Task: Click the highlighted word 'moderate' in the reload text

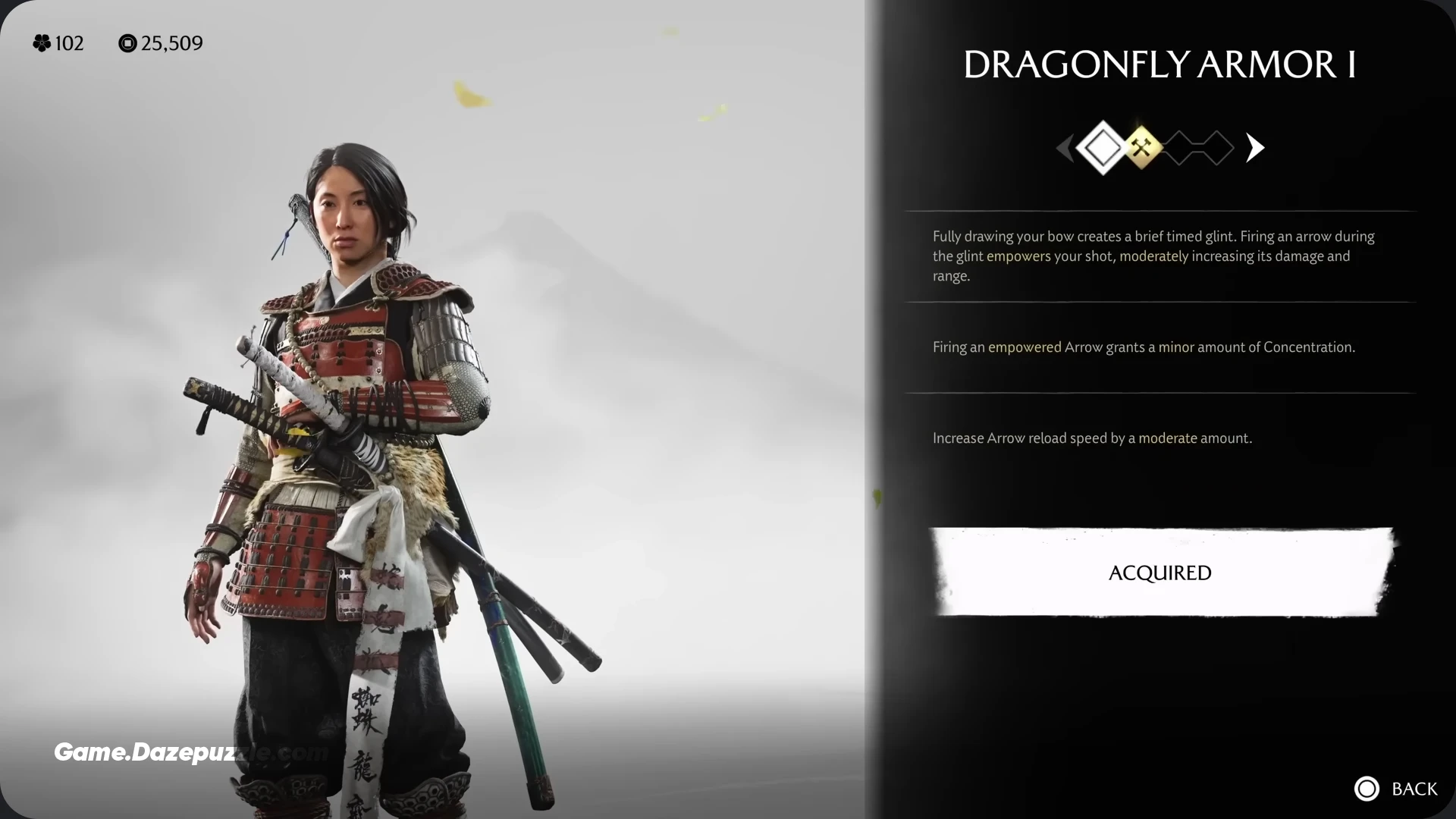Action: [1169, 438]
